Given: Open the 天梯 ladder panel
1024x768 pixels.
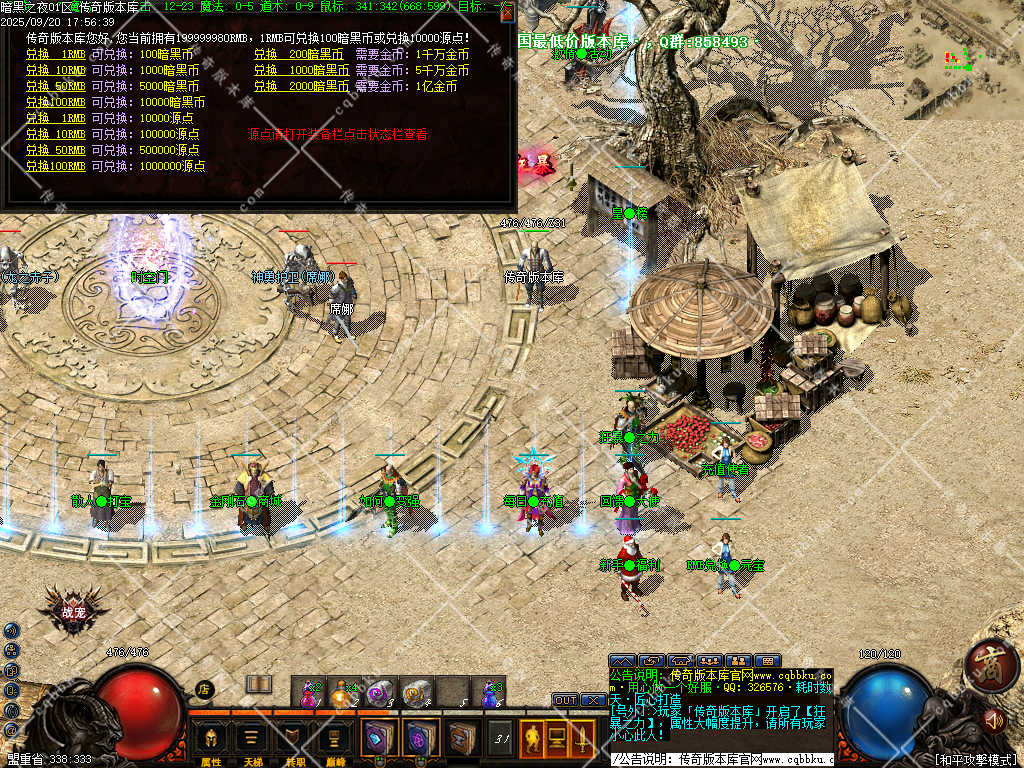Looking at the screenshot, I should [x=252, y=741].
